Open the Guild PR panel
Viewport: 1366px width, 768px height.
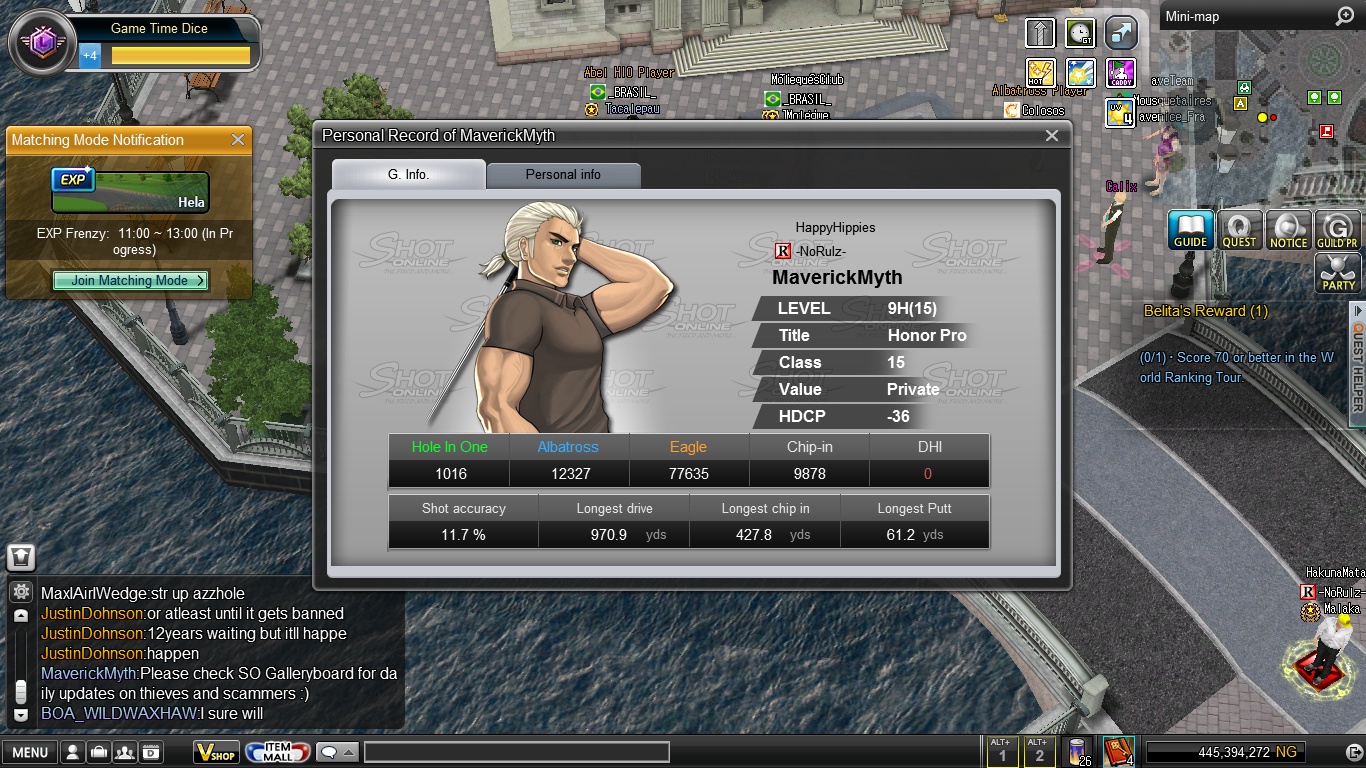click(x=1337, y=230)
